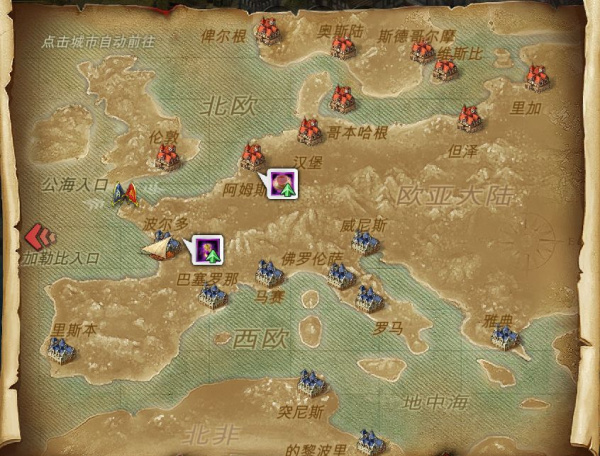The width and height of the screenshot is (600, 456).
Task: Travel to London city marker
Action: 169,156
